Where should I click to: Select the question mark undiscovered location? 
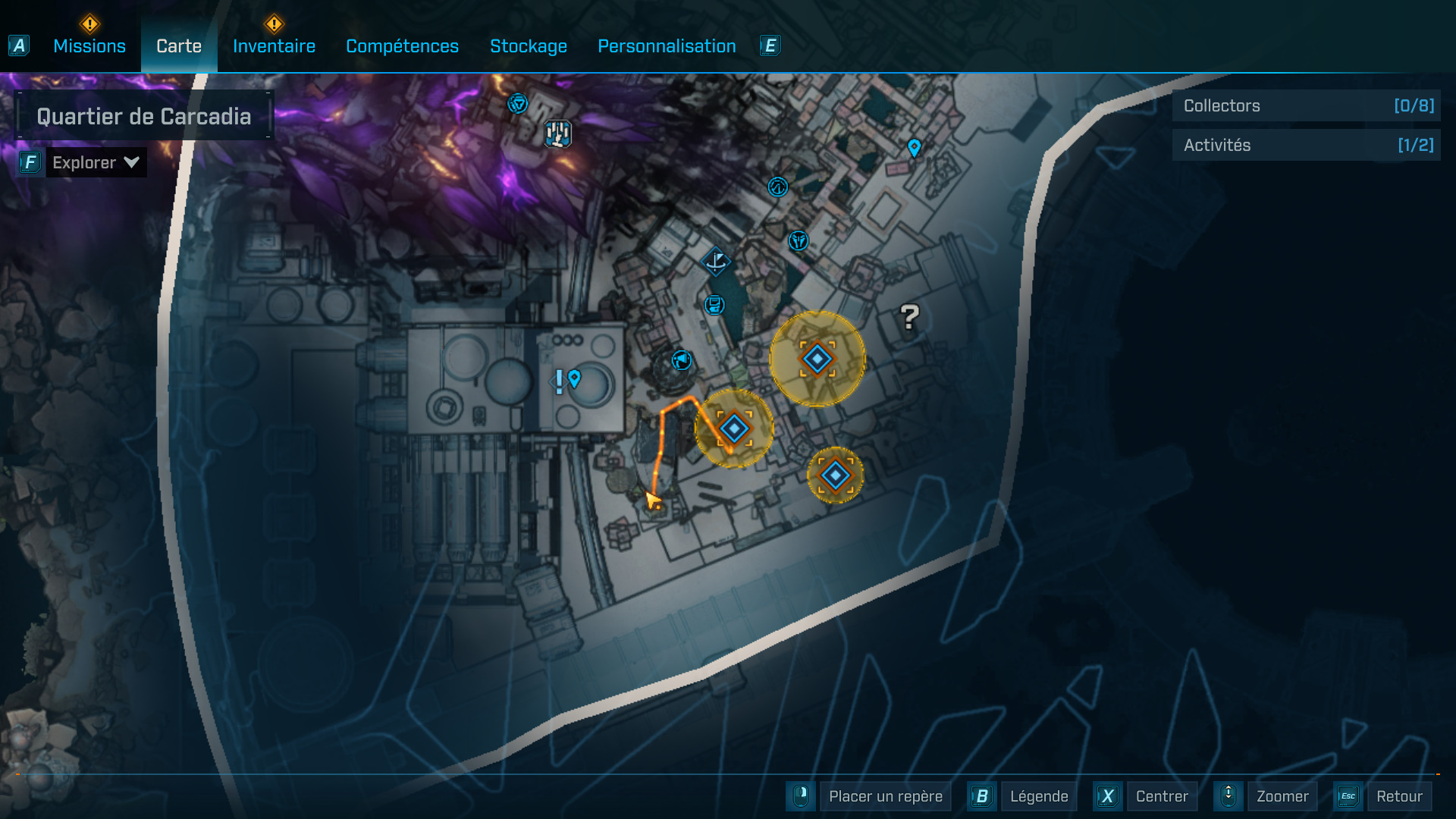[x=908, y=318]
